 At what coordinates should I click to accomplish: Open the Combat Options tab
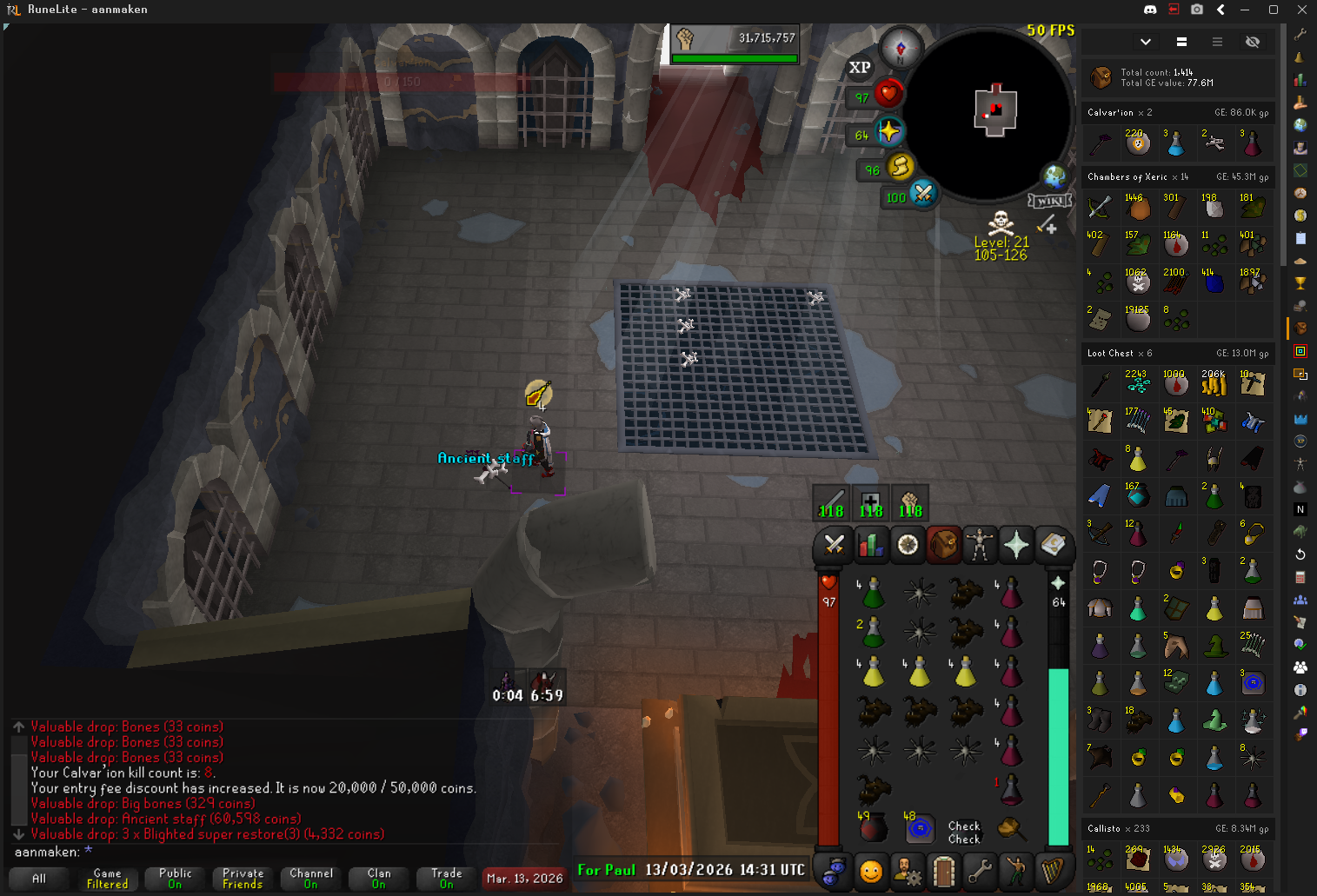[x=834, y=545]
